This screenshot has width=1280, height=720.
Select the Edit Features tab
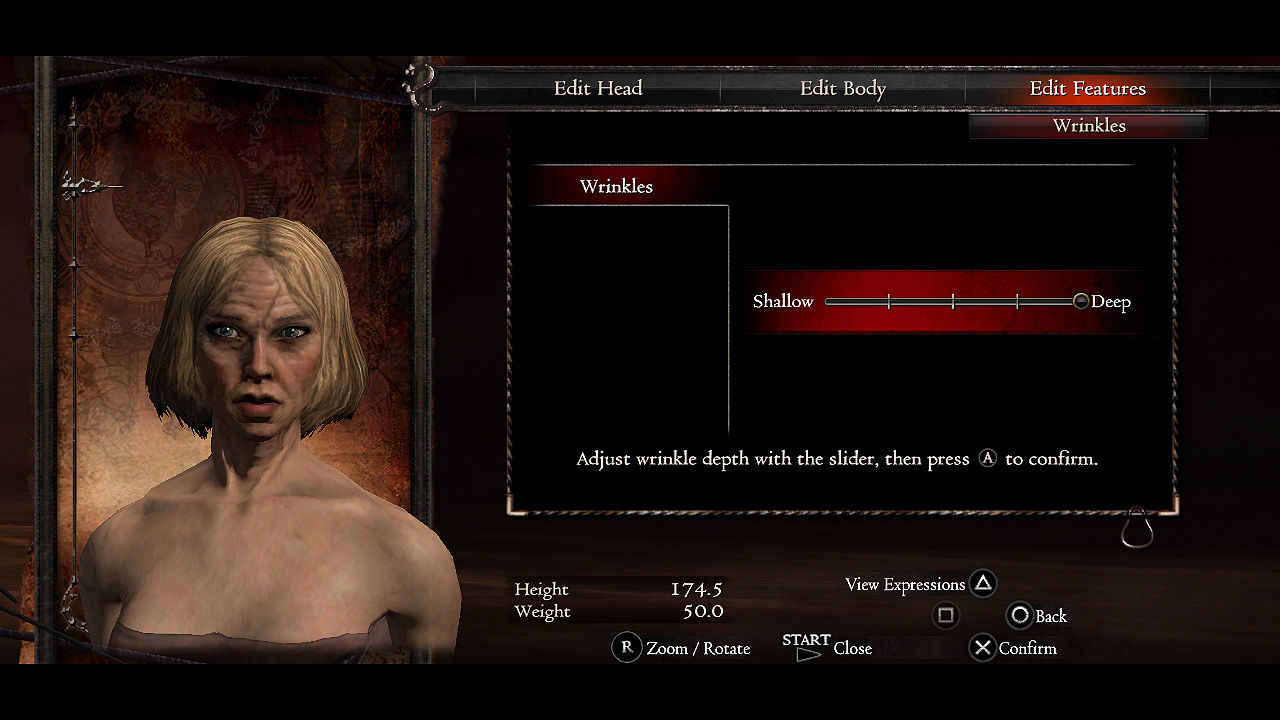1088,89
